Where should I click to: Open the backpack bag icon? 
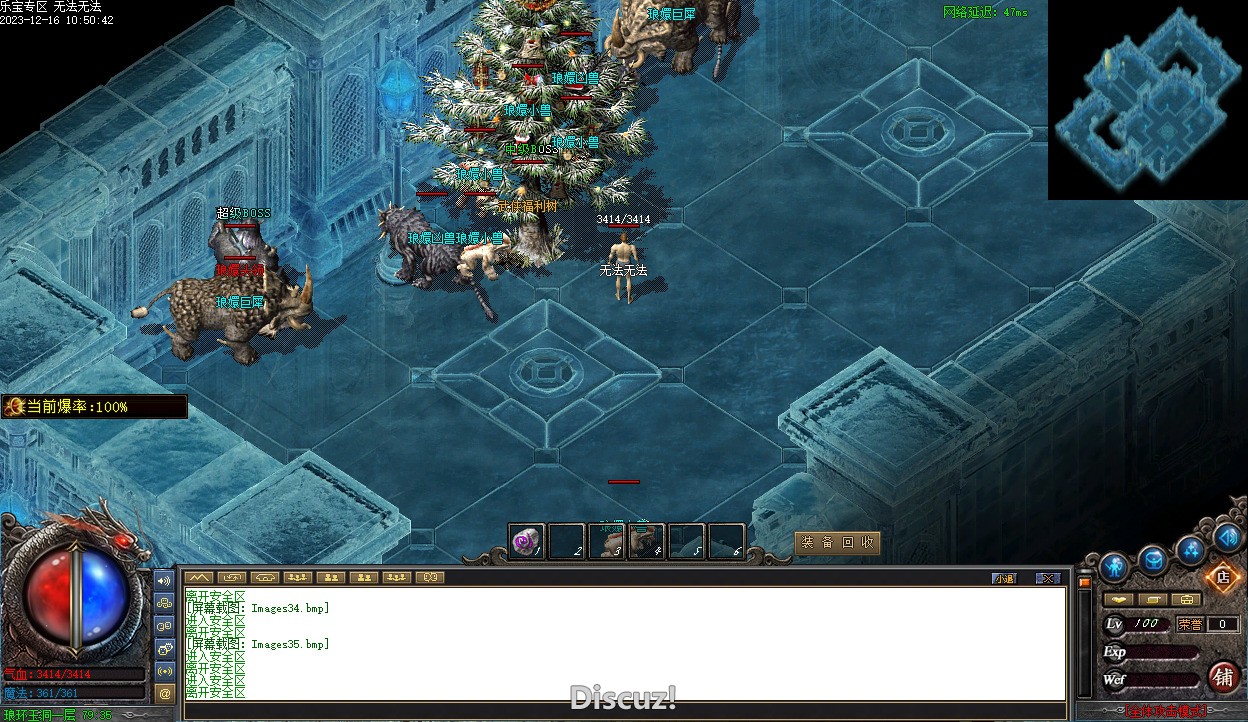coord(1153,560)
